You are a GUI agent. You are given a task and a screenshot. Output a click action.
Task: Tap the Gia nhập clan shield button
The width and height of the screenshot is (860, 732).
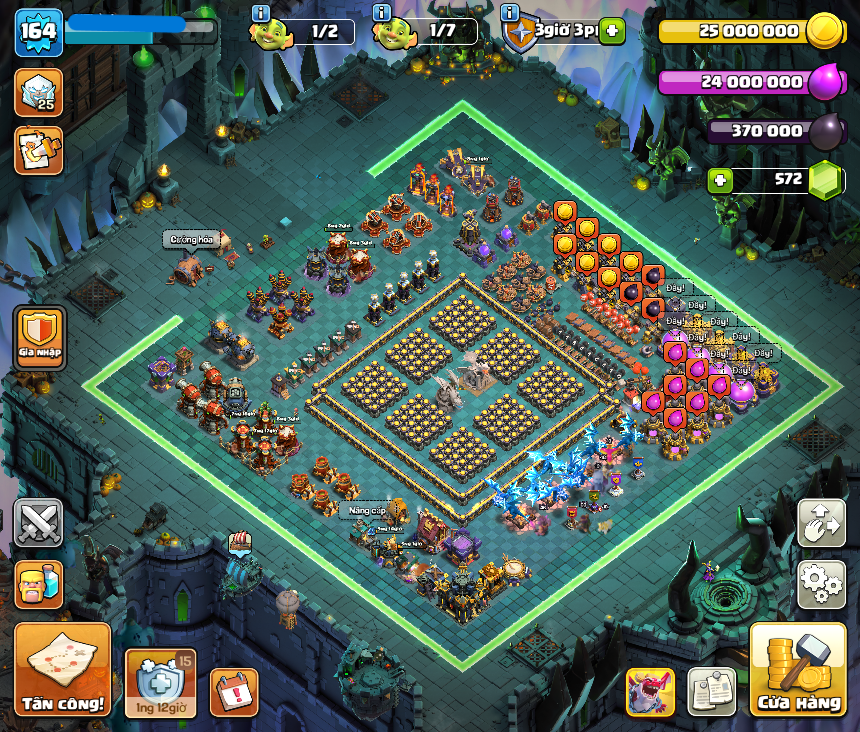click(40, 338)
